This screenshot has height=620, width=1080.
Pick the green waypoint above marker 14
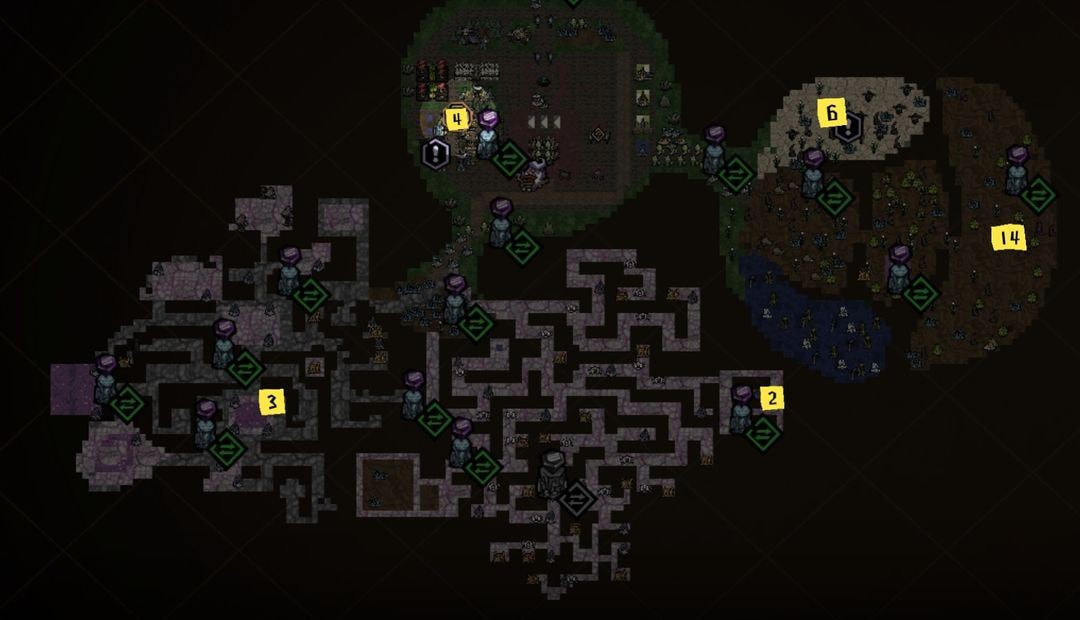pyautogui.click(x=1038, y=194)
